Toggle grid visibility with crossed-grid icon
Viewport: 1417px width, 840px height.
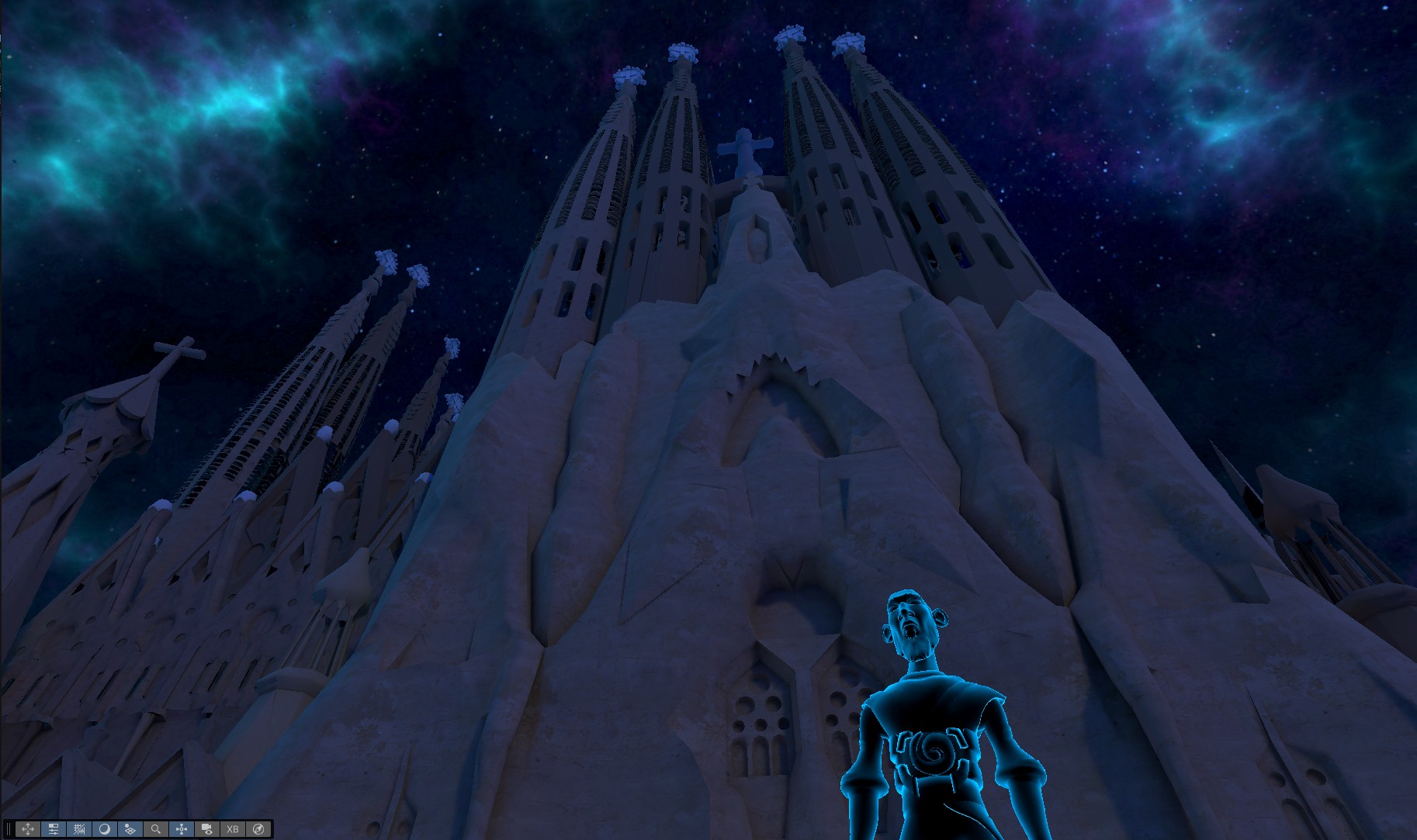pyautogui.click(x=79, y=828)
